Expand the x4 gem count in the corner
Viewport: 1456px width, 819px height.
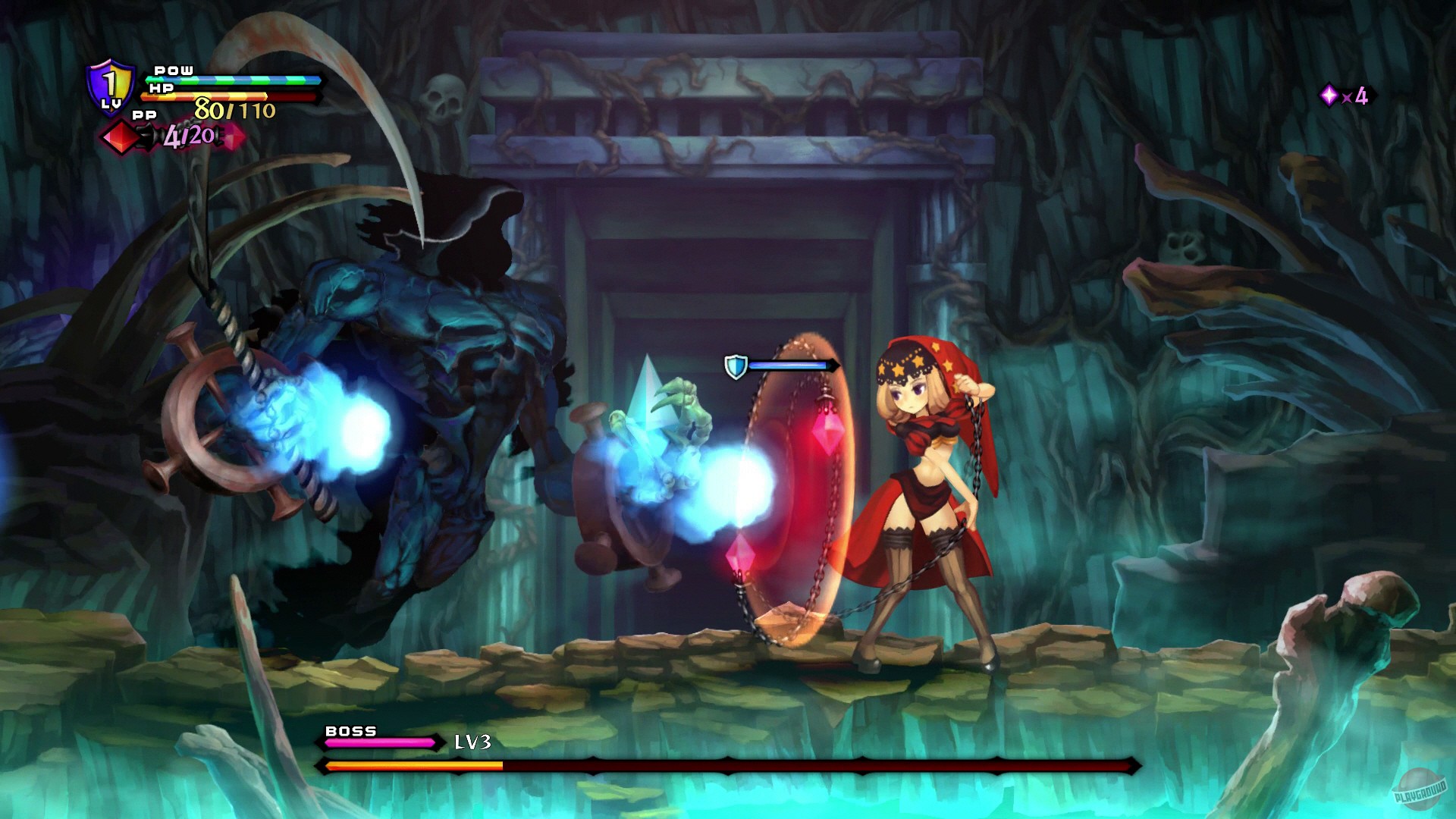1357,97
